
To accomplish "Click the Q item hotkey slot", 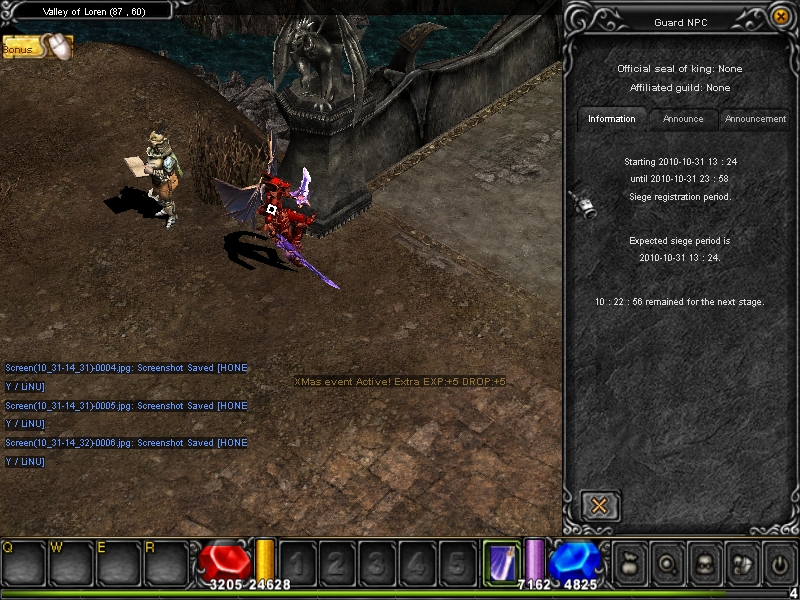I will (23, 562).
